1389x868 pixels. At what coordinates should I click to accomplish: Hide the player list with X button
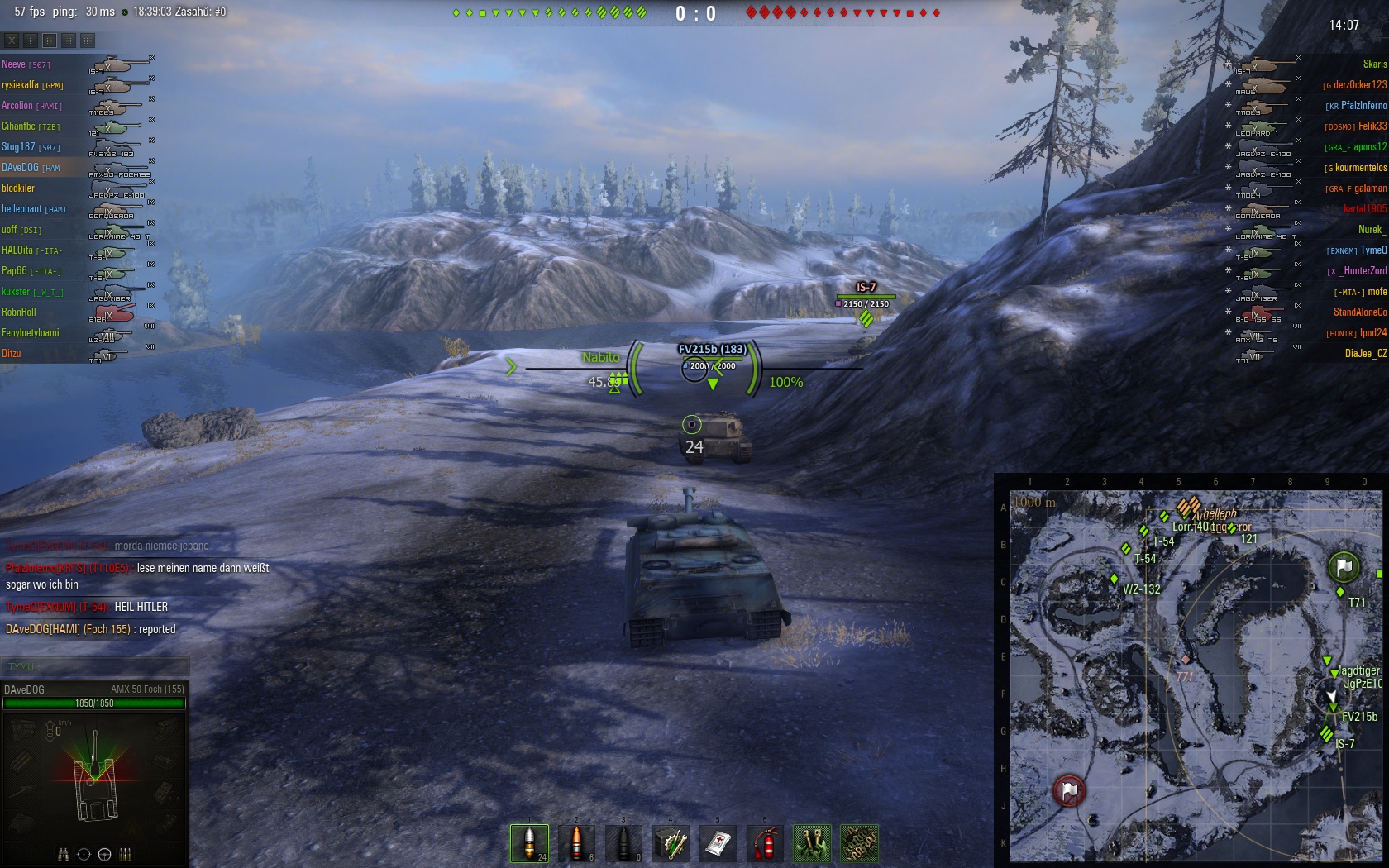pos(12,40)
